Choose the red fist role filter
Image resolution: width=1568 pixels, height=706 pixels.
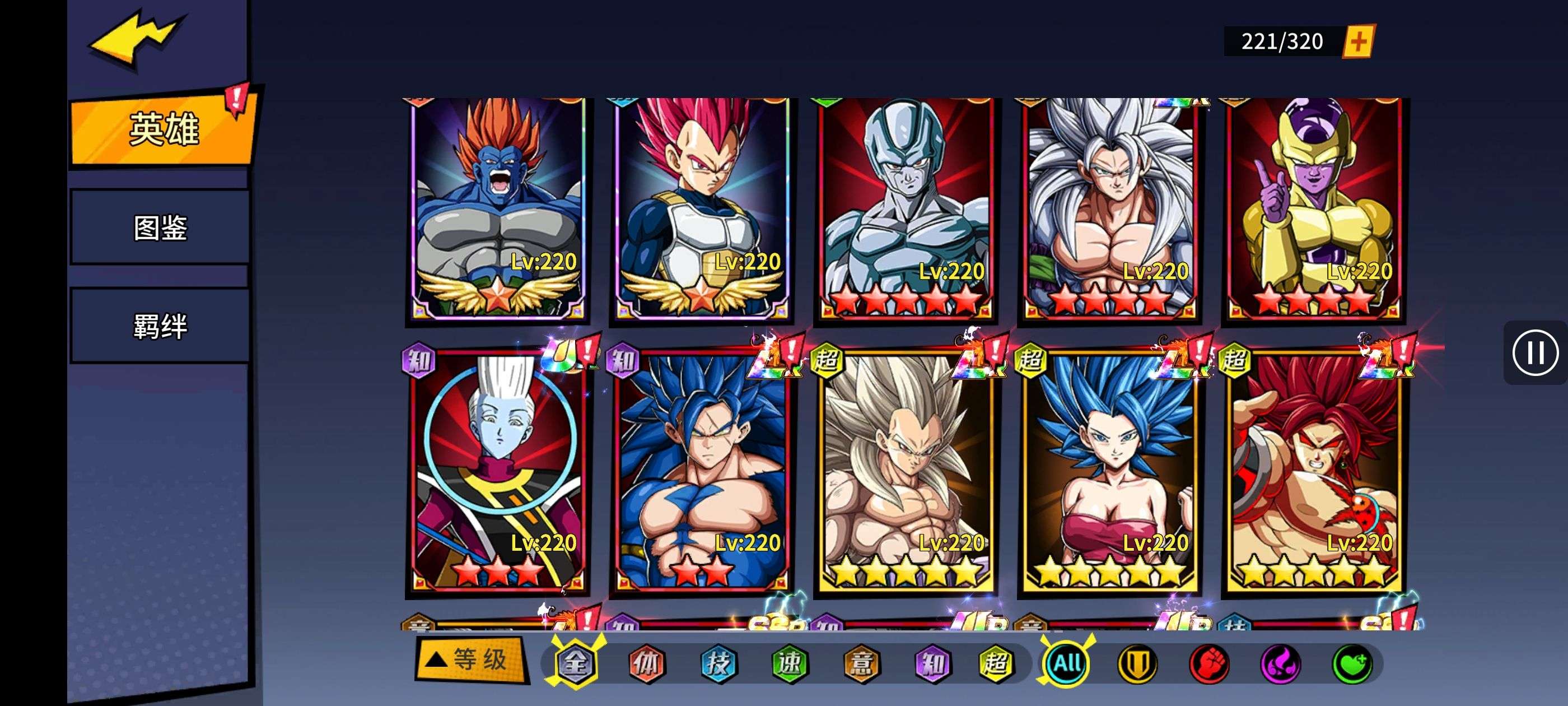(x=1209, y=663)
